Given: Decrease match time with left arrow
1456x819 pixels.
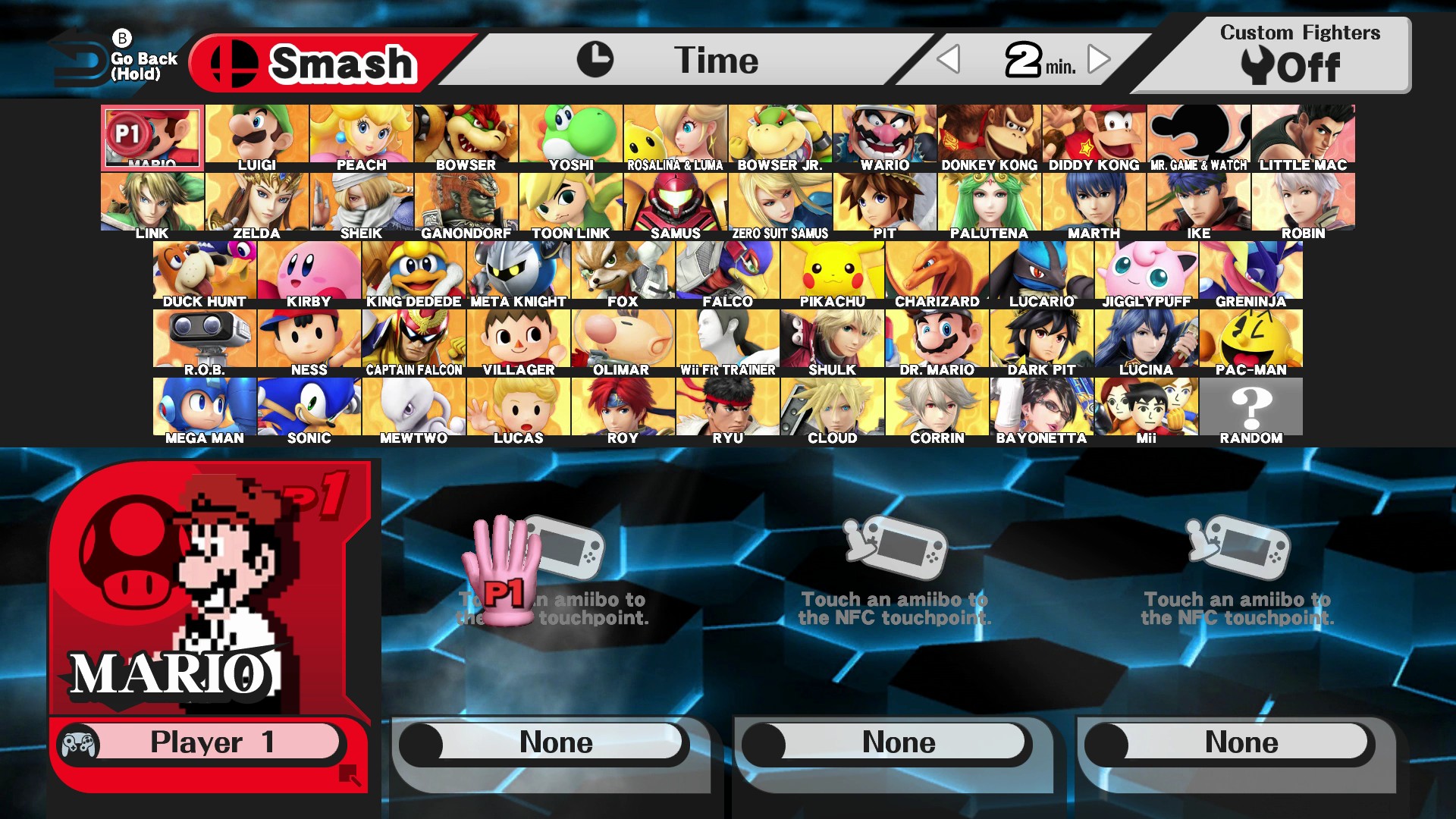Looking at the screenshot, I should point(949,61).
